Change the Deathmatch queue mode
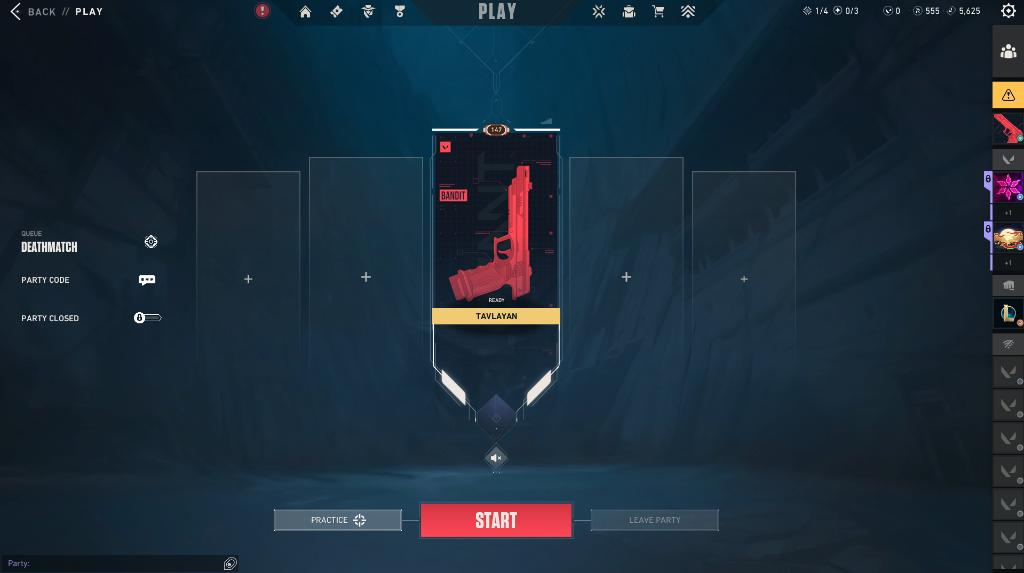 click(x=151, y=242)
